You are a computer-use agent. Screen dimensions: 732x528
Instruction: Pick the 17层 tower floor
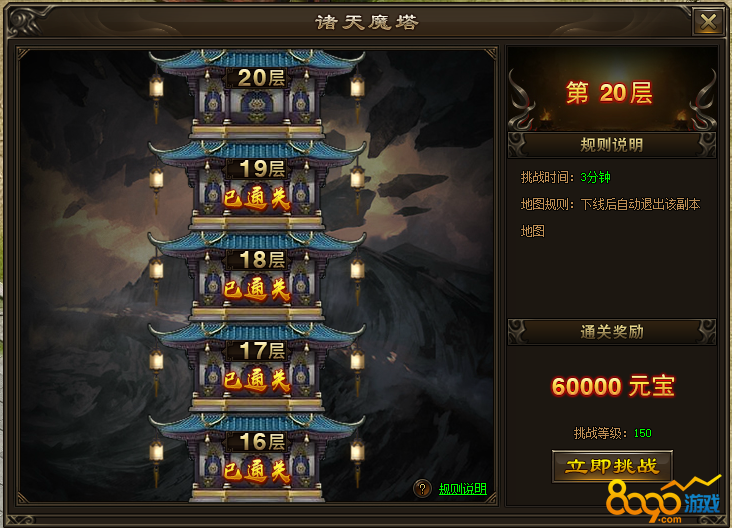point(256,368)
